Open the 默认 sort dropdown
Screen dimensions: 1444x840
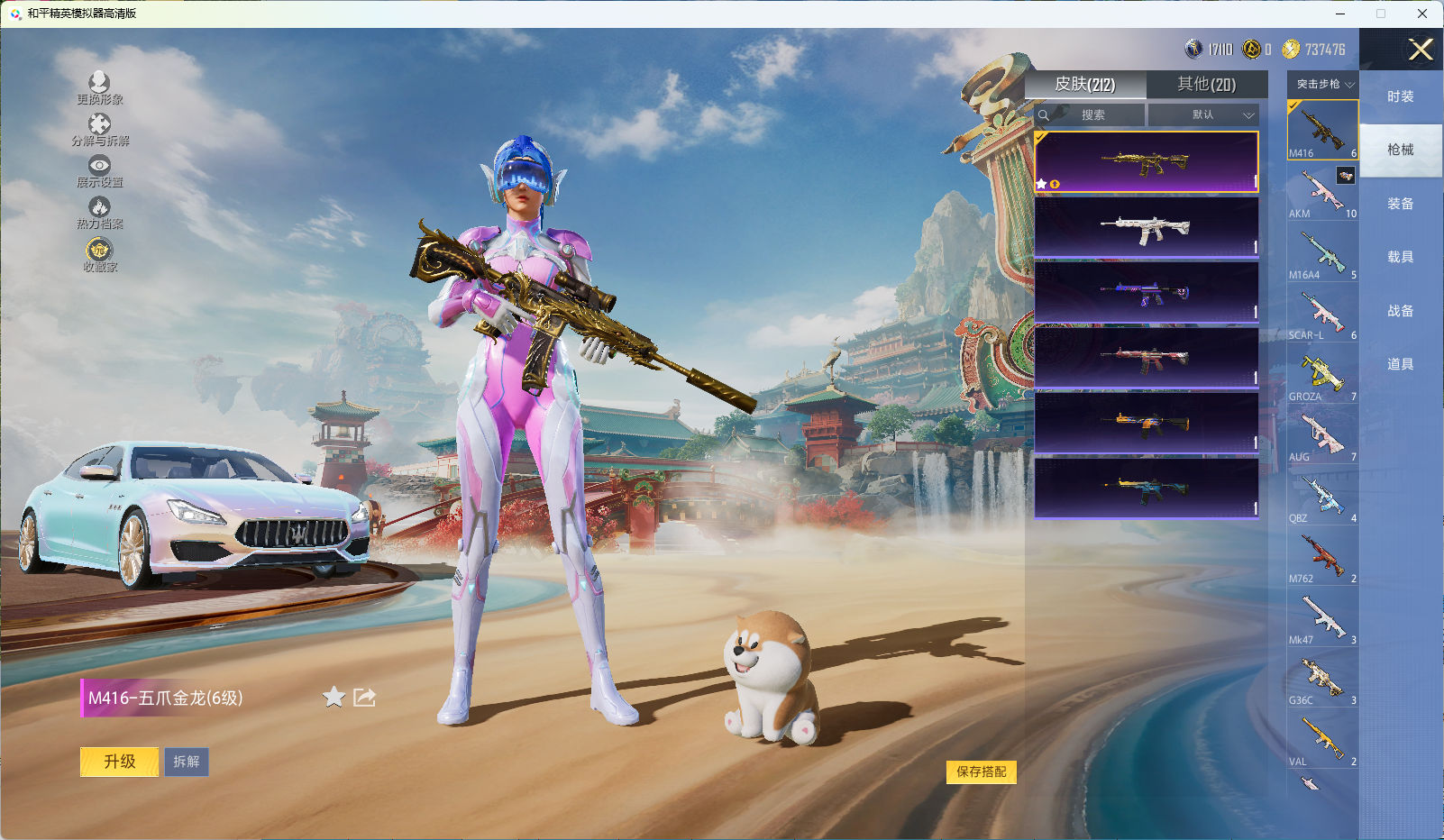pos(1202,115)
